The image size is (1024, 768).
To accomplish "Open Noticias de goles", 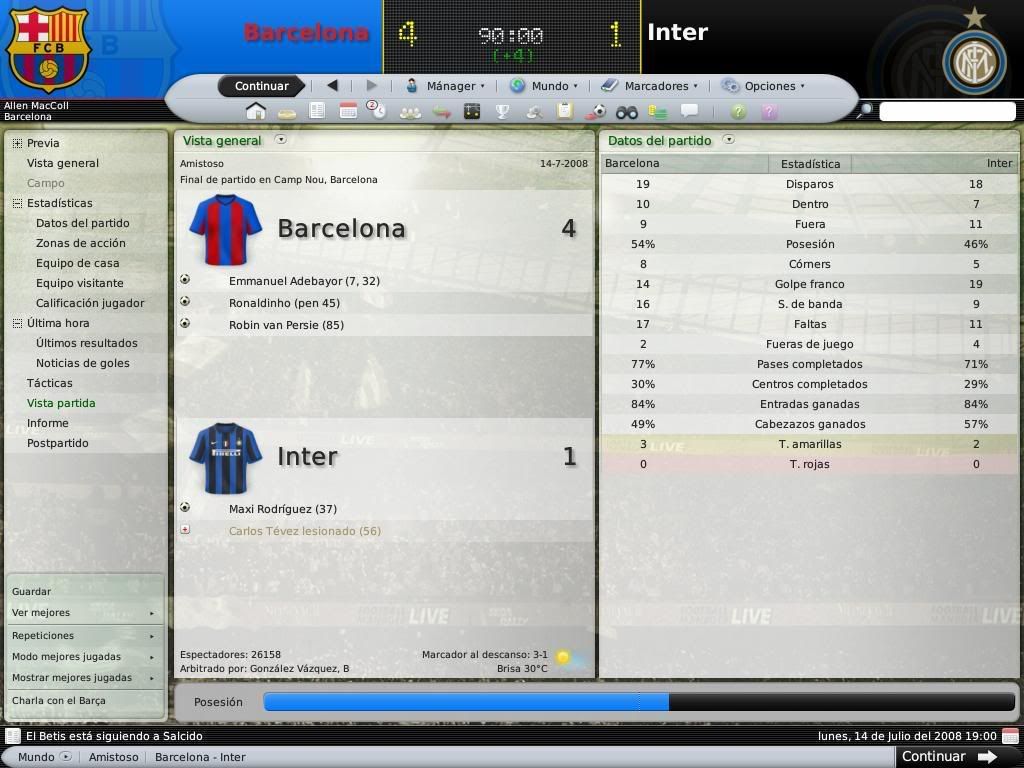I will tap(82, 363).
